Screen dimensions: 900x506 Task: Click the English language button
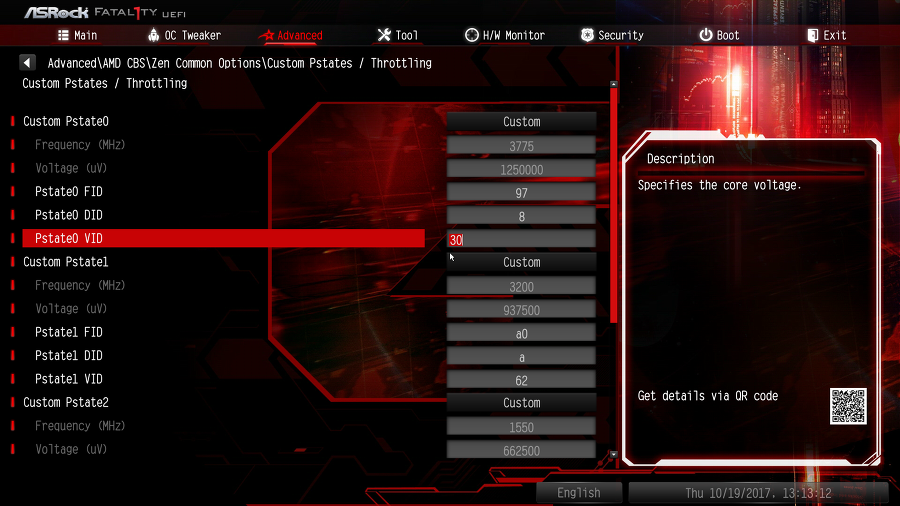tap(579, 493)
